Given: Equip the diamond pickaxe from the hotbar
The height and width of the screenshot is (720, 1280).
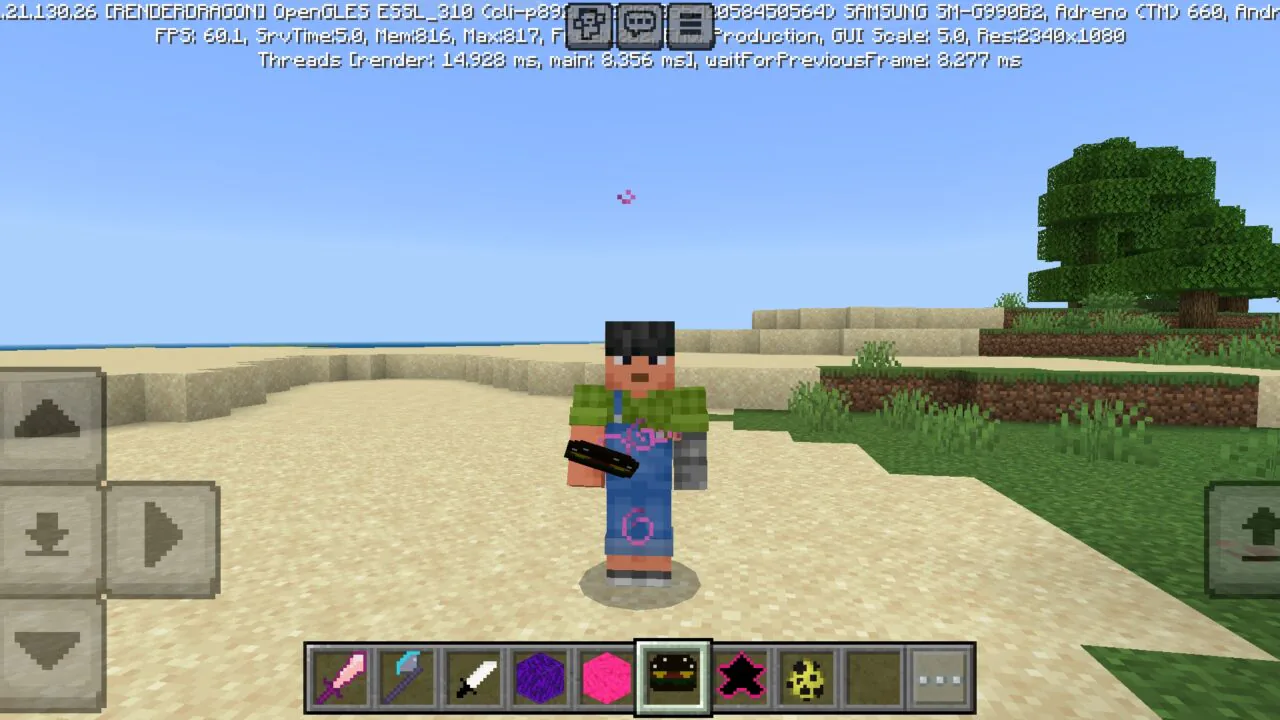Looking at the screenshot, I should point(406,678).
